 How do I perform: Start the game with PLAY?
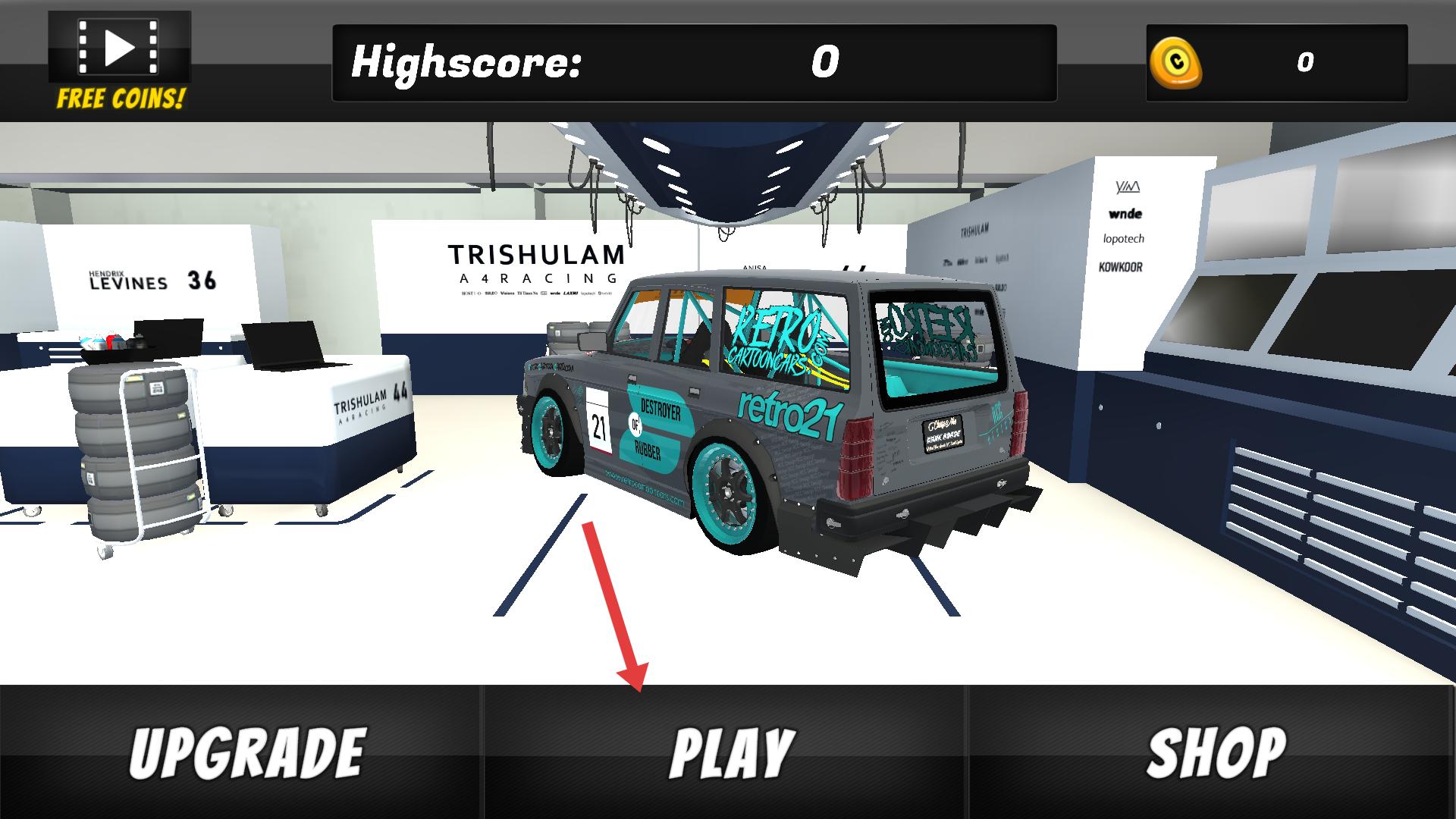click(x=726, y=752)
